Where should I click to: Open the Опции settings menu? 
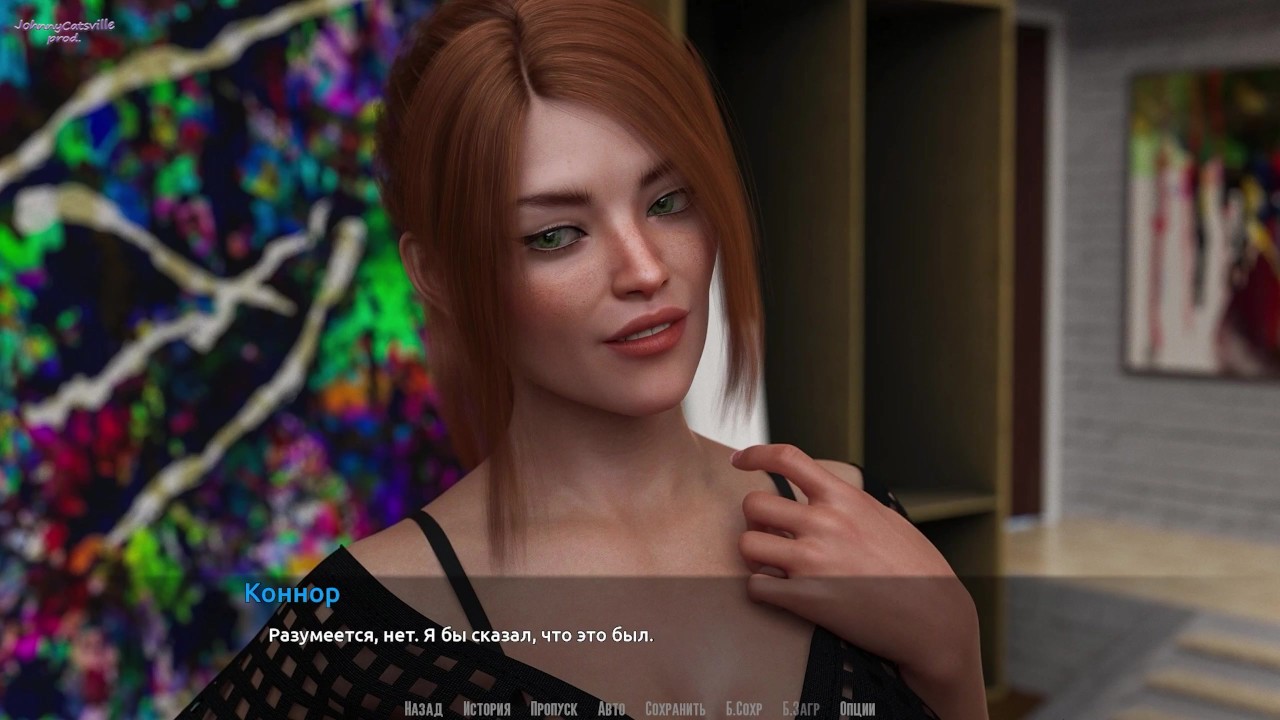(x=857, y=709)
